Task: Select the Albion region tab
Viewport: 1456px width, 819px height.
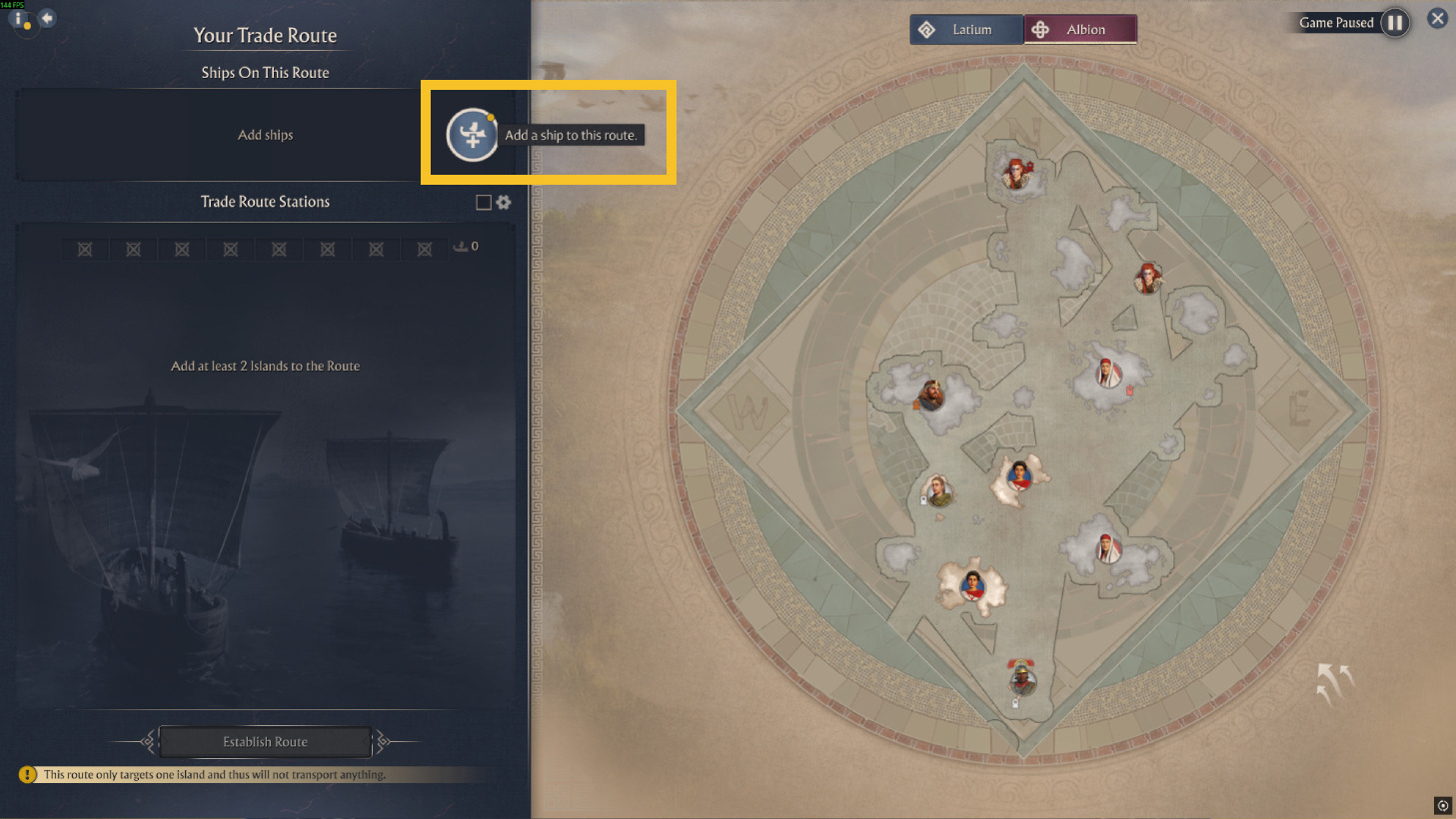Action: pos(1080,30)
